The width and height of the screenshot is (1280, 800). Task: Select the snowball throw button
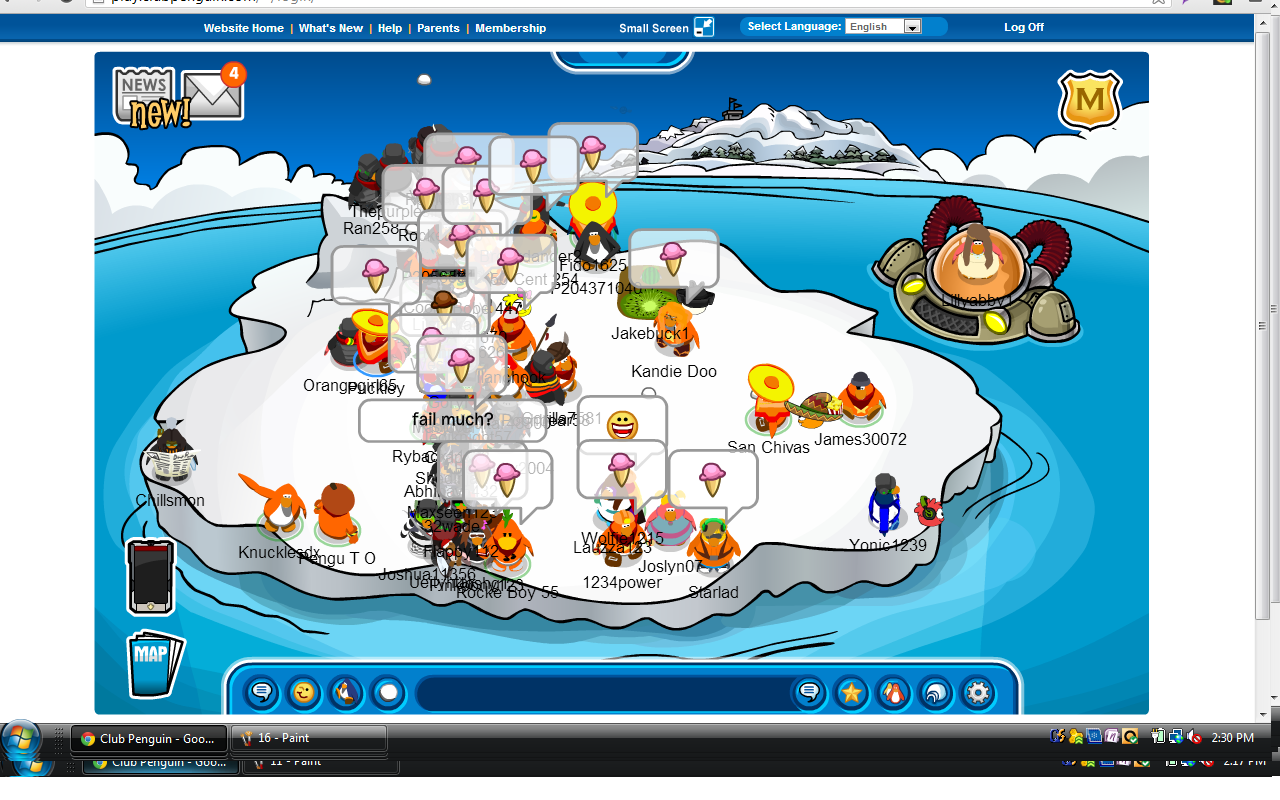(388, 692)
